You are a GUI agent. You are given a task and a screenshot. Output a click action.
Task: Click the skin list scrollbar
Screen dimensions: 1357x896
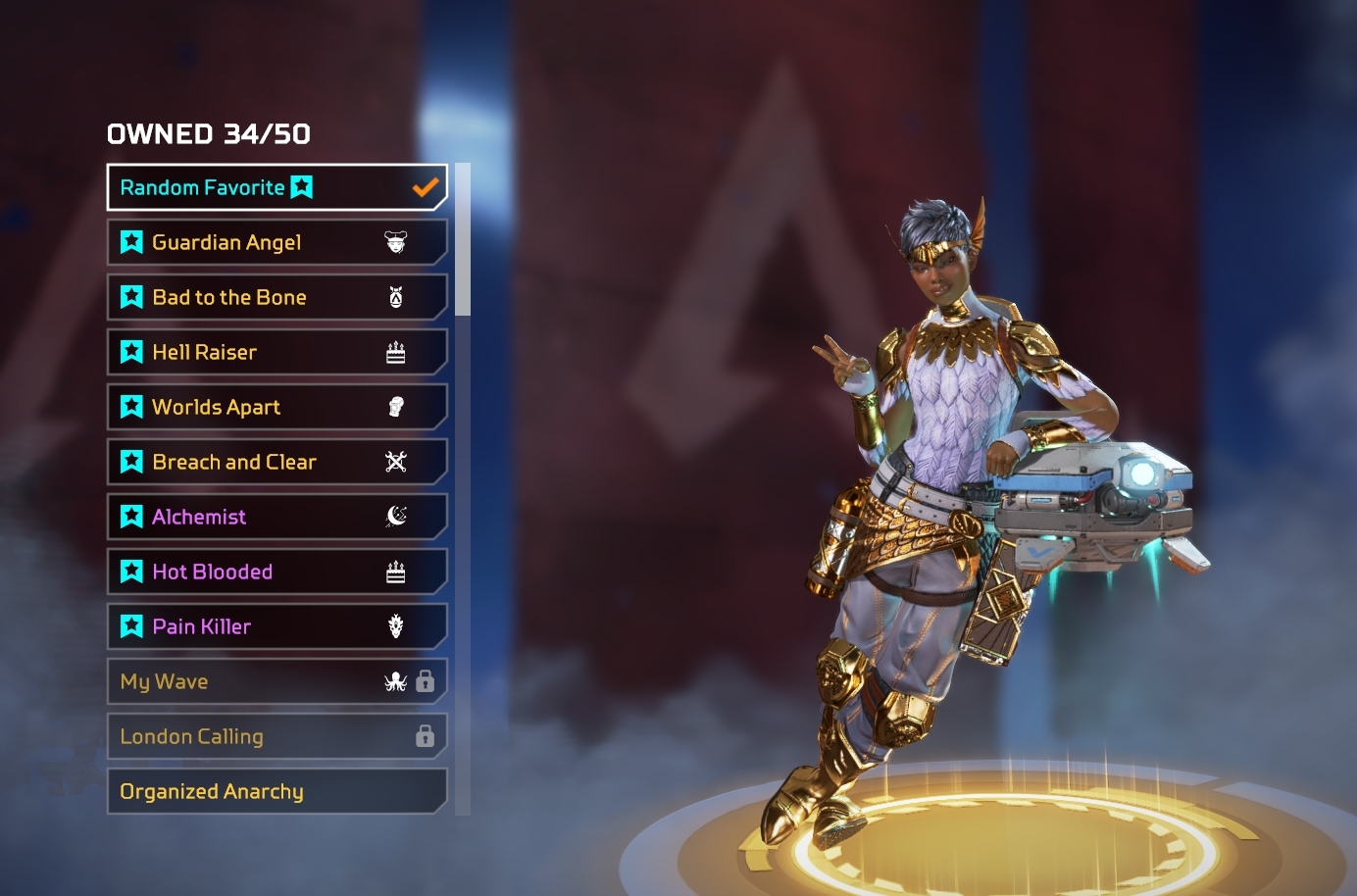coord(463,240)
